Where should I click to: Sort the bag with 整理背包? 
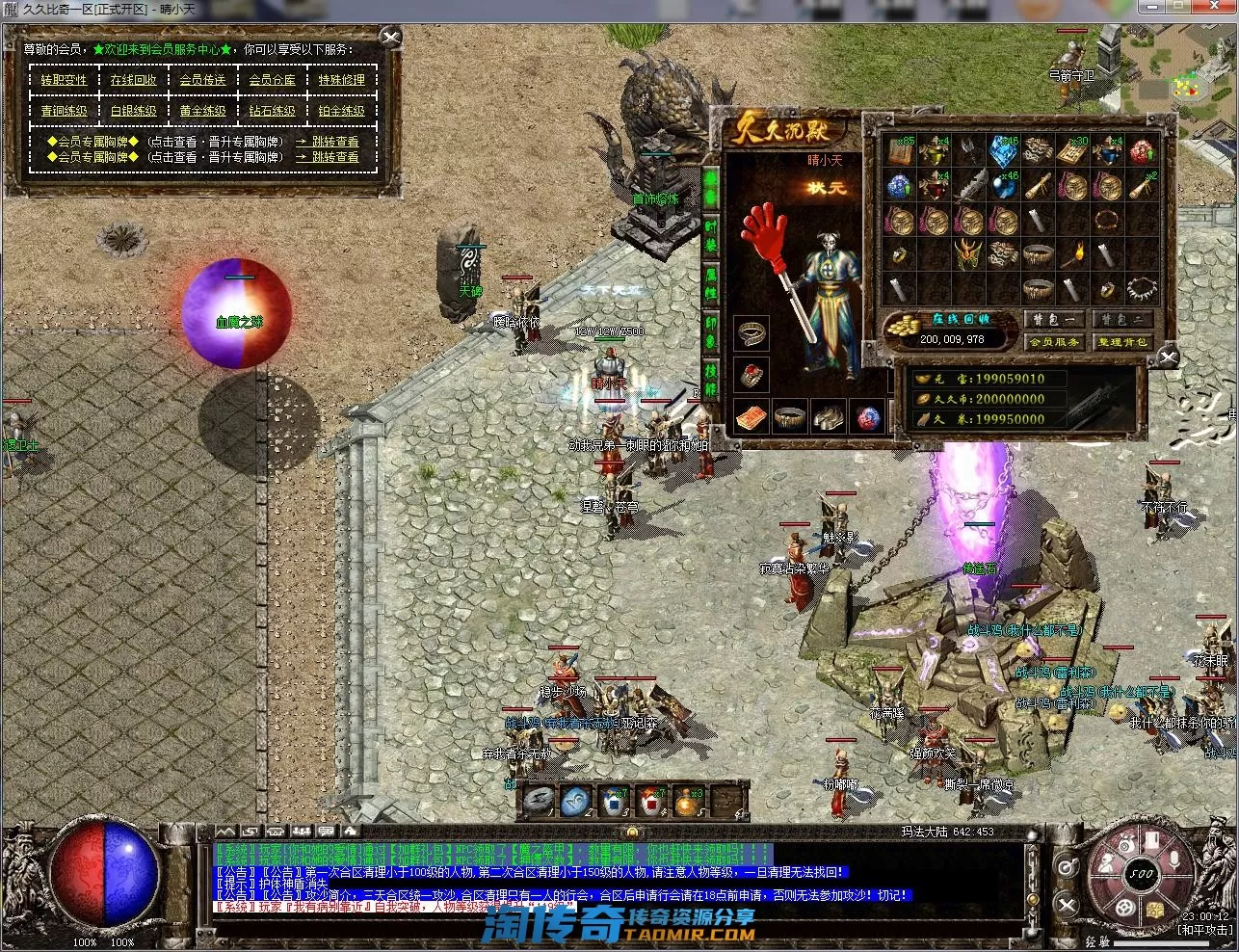(x=1122, y=342)
